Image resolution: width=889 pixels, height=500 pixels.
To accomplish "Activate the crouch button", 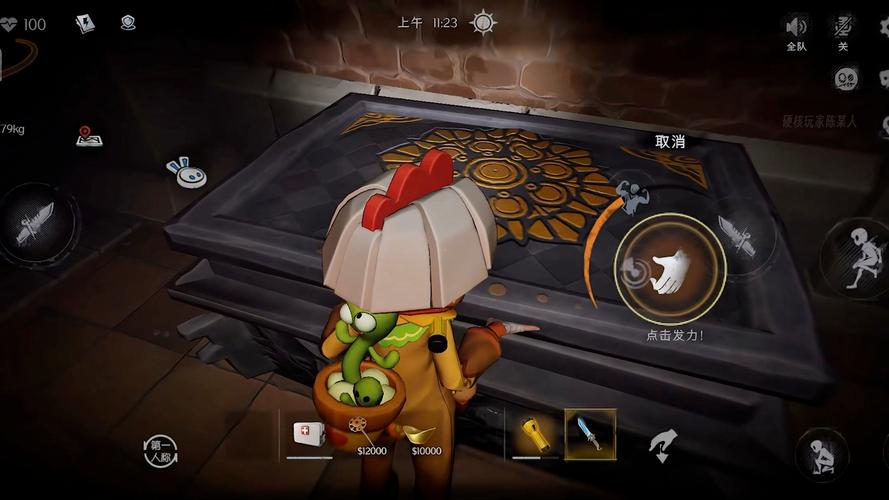I will click(822, 455).
